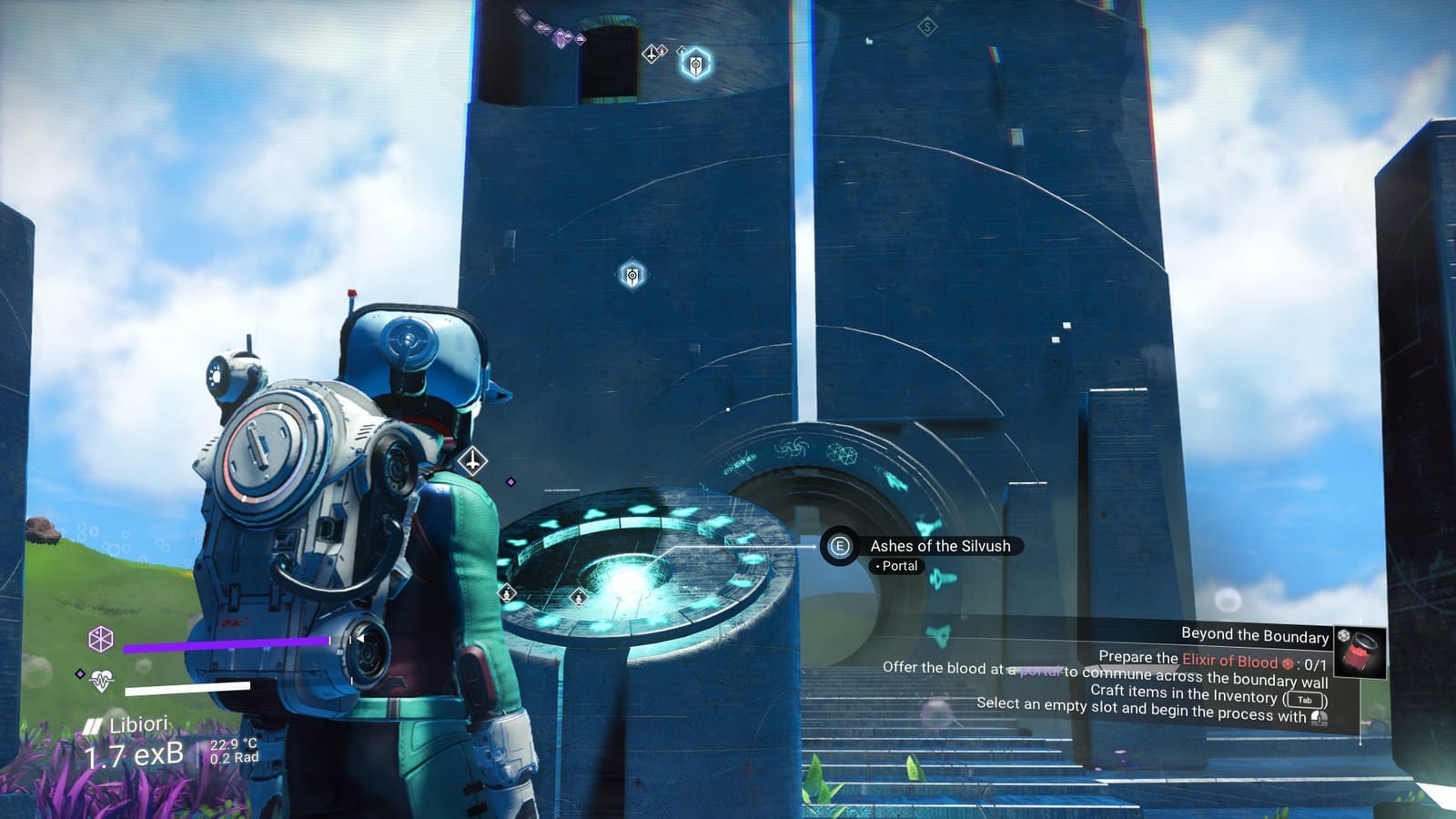1456x819 pixels.
Task: Select the hazard protection hexagon icon in the HUD
Action: coord(100,639)
